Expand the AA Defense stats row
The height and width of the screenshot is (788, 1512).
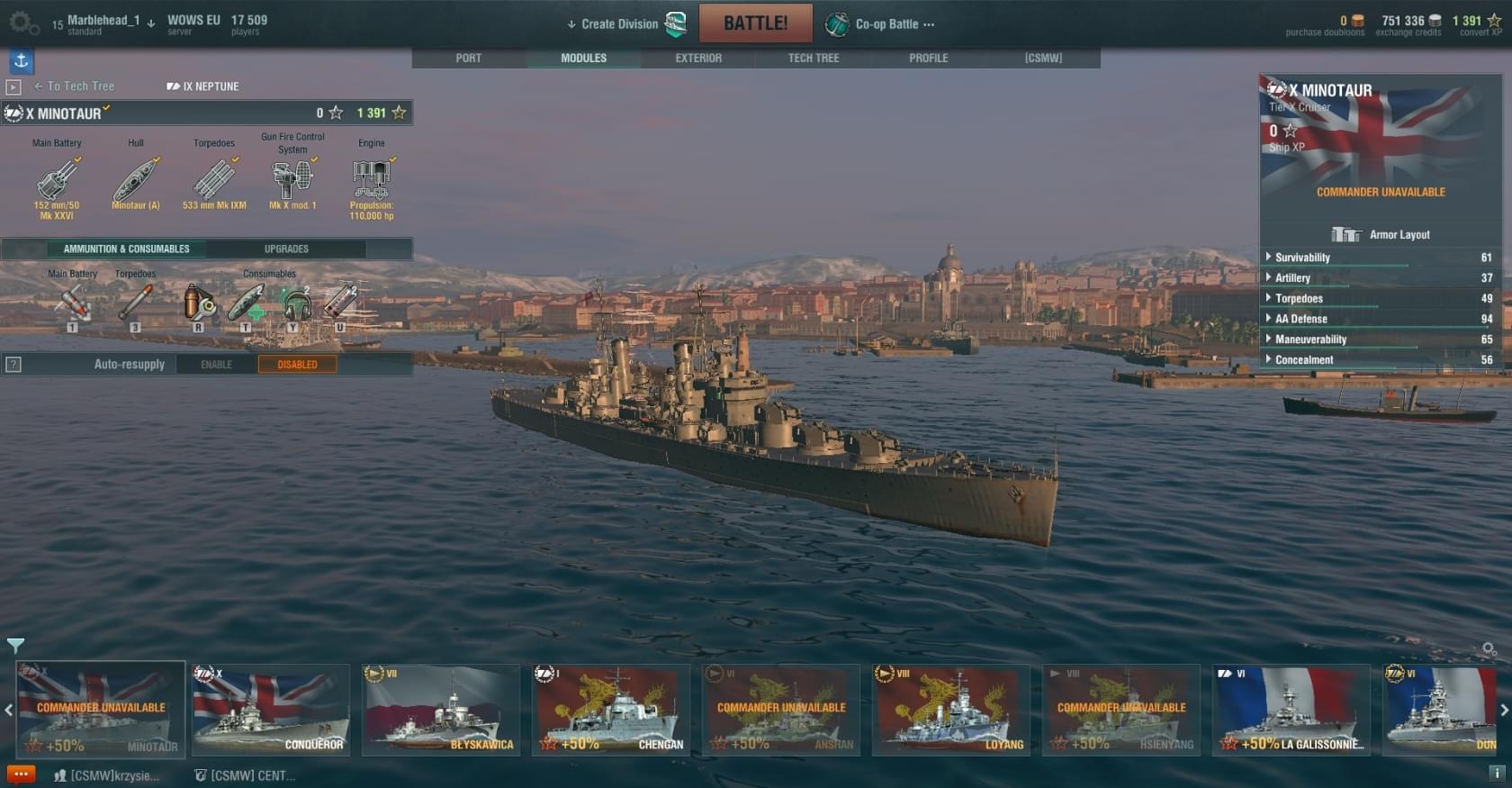[x=1300, y=319]
